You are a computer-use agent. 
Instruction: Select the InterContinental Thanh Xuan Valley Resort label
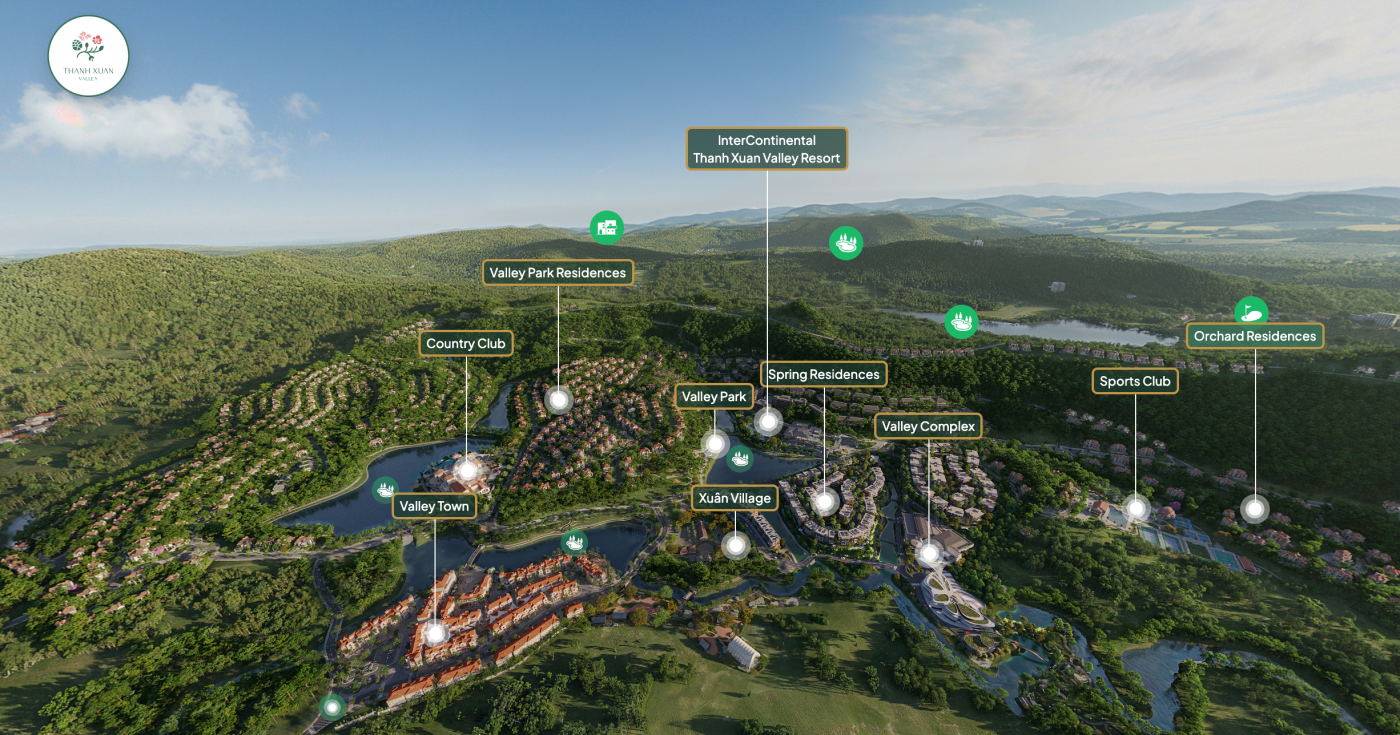pyautogui.click(x=767, y=149)
